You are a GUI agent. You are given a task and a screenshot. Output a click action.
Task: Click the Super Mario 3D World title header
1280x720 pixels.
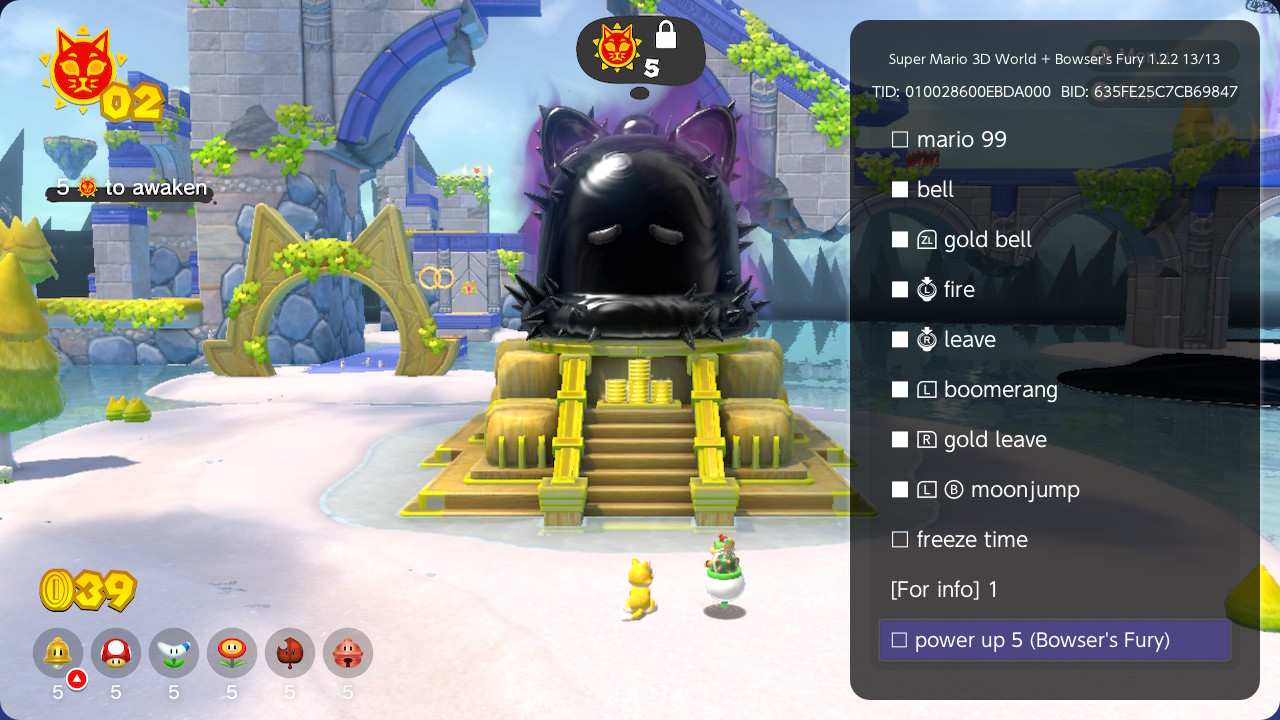[1054, 59]
